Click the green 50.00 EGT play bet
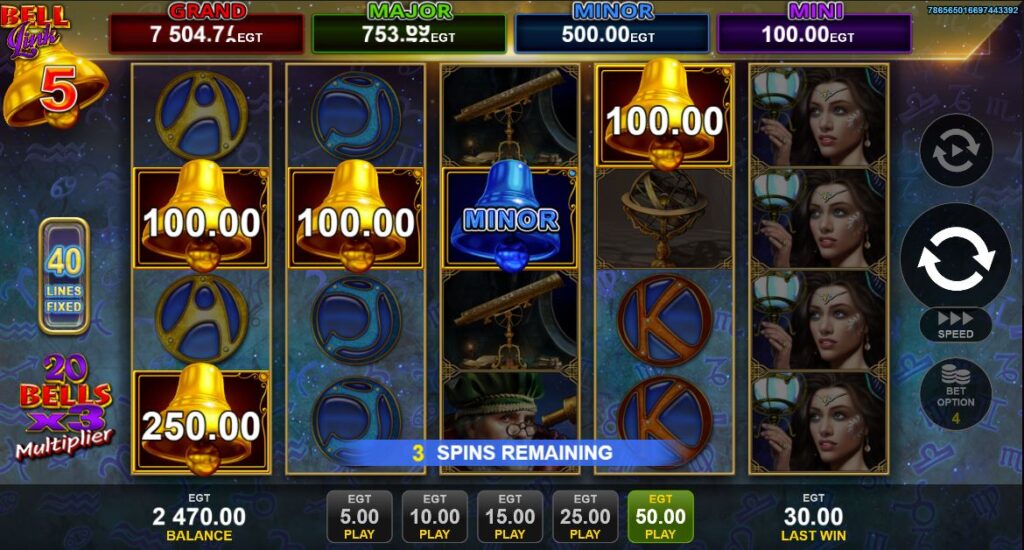 pos(661,517)
